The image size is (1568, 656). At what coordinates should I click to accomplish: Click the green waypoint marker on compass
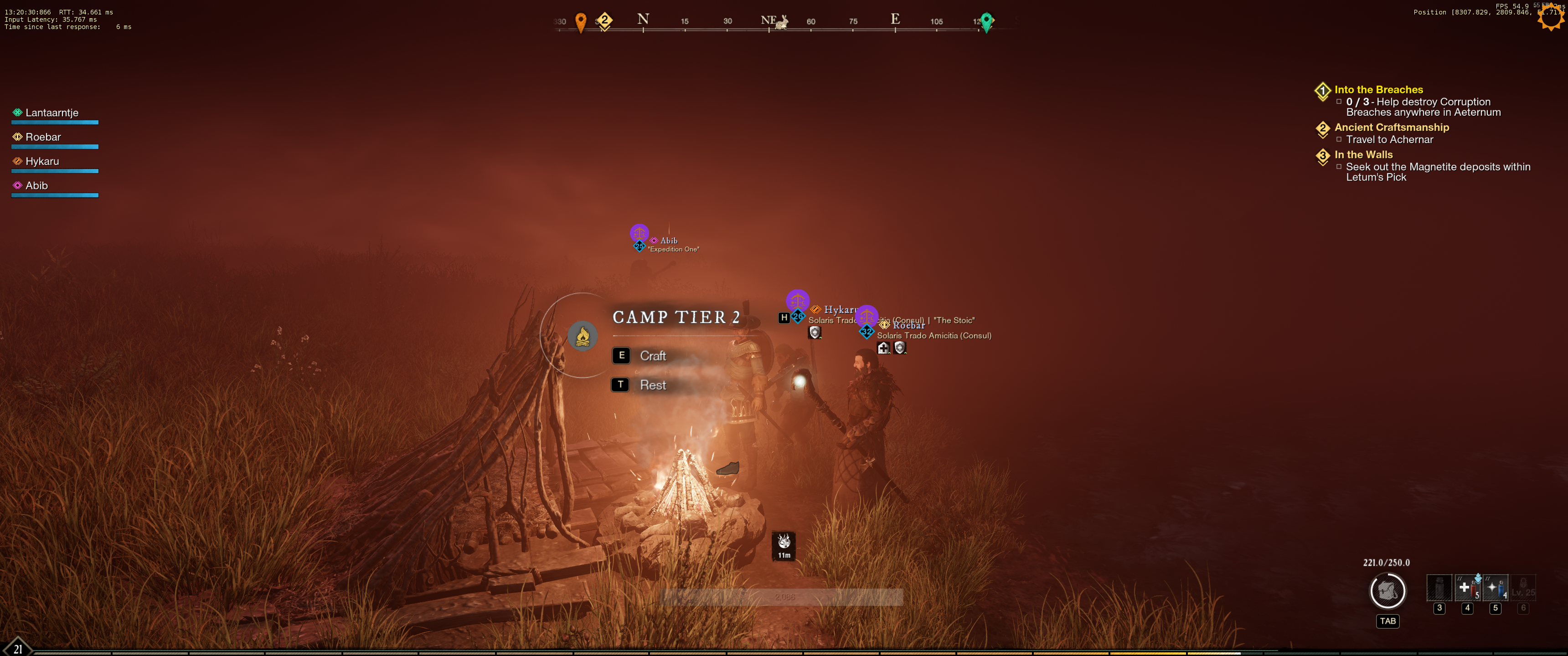(987, 22)
